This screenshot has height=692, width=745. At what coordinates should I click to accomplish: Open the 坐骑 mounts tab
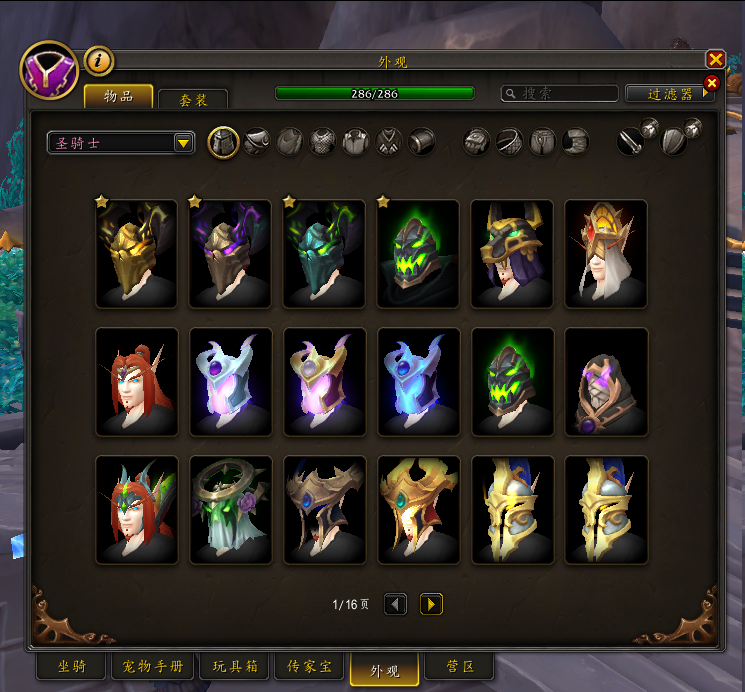tap(71, 667)
